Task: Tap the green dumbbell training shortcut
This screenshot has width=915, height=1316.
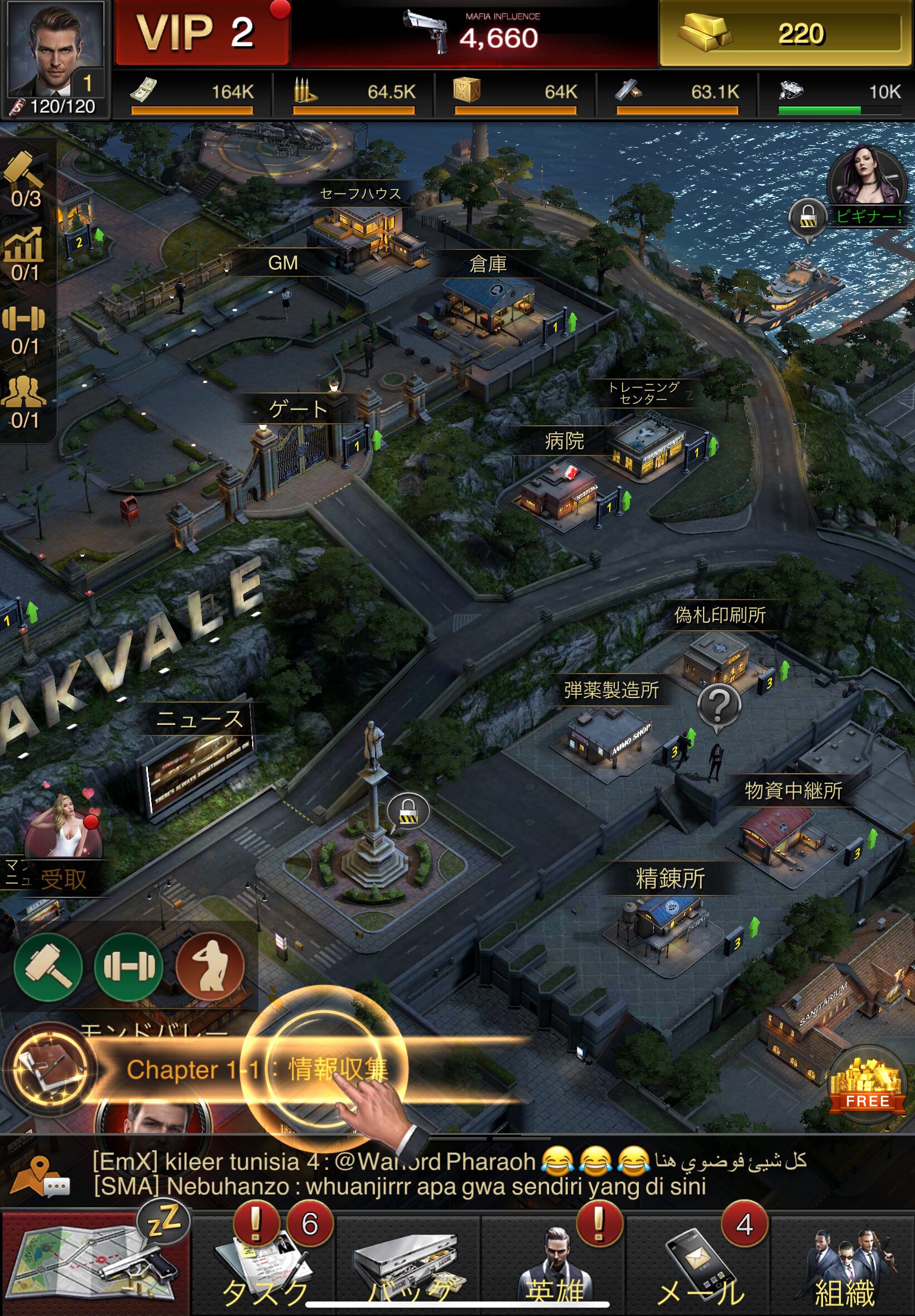Action: [128, 967]
